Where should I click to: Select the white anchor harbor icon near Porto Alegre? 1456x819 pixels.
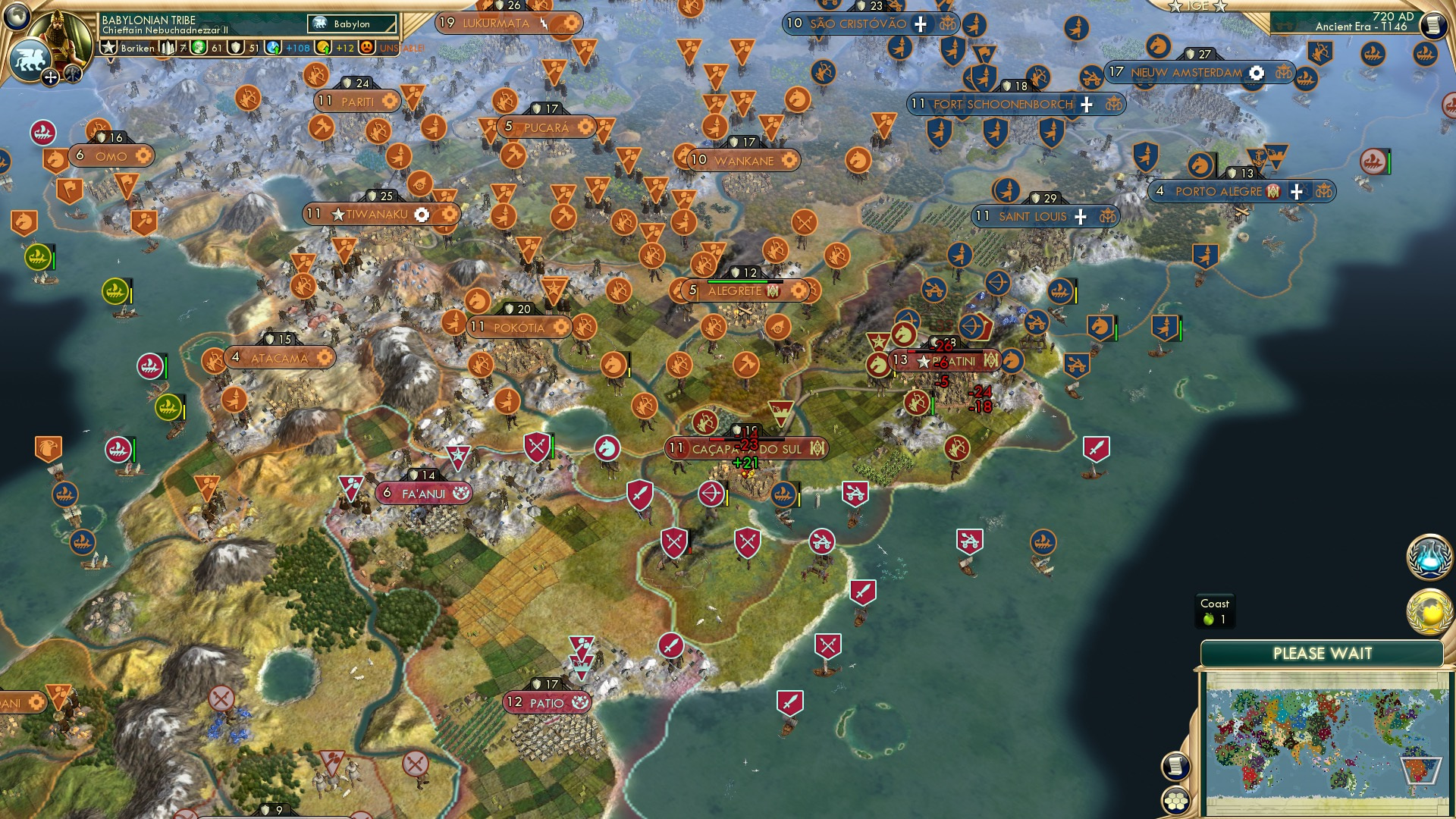coord(1257,156)
